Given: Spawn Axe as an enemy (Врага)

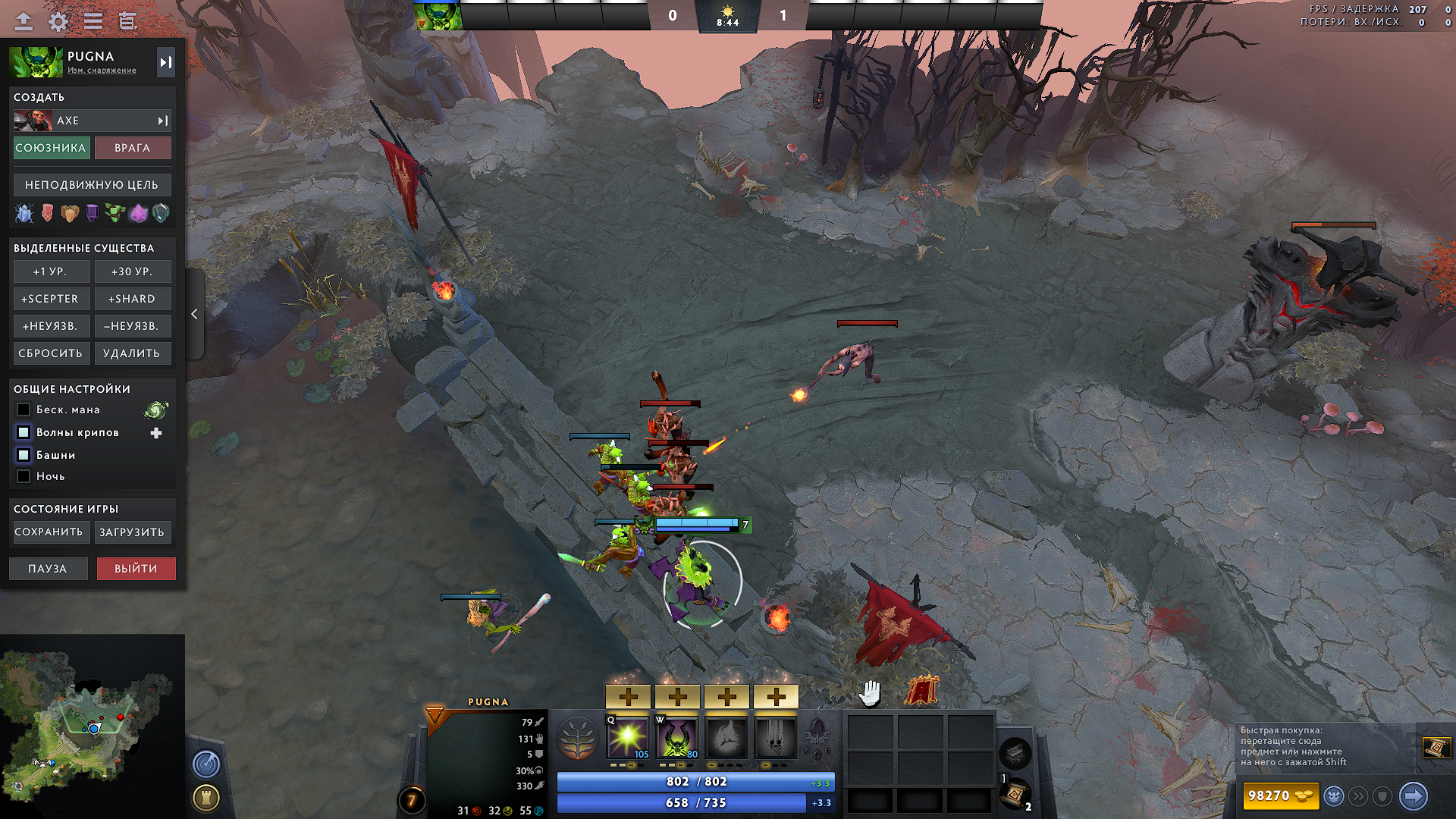Looking at the screenshot, I should point(133,148).
